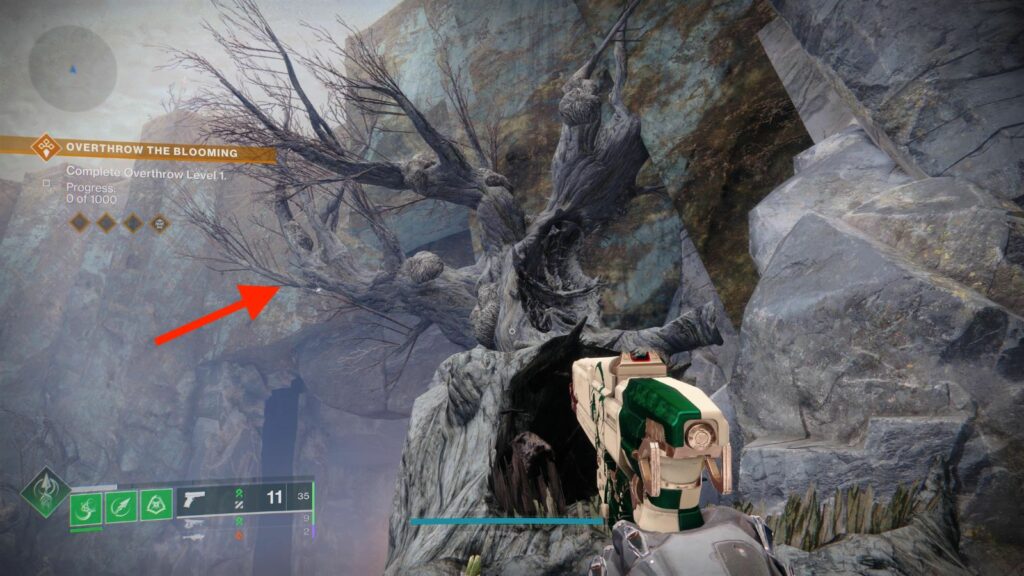Use the grenade ability icon
This screenshot has width=1024, height=576.
87,506
